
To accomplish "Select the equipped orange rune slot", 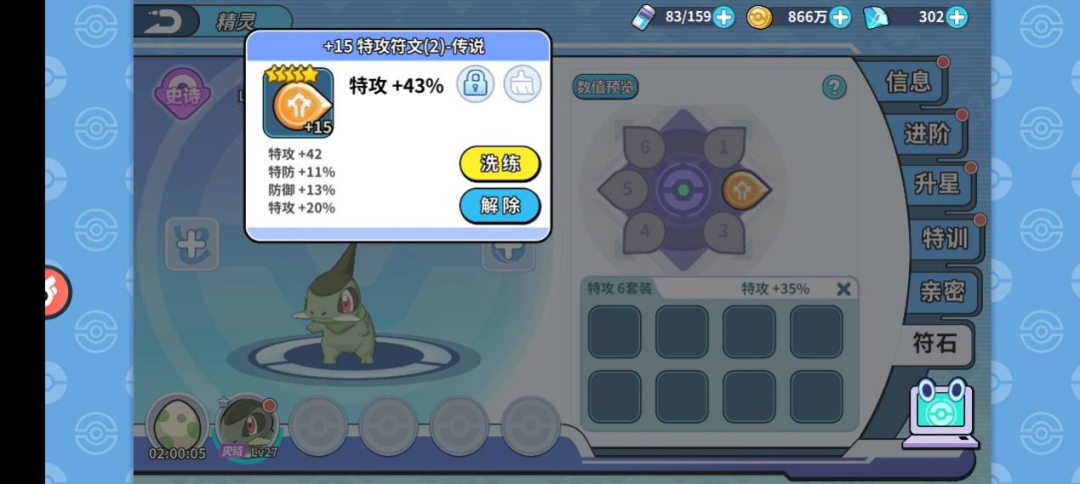I will [745, 189].
